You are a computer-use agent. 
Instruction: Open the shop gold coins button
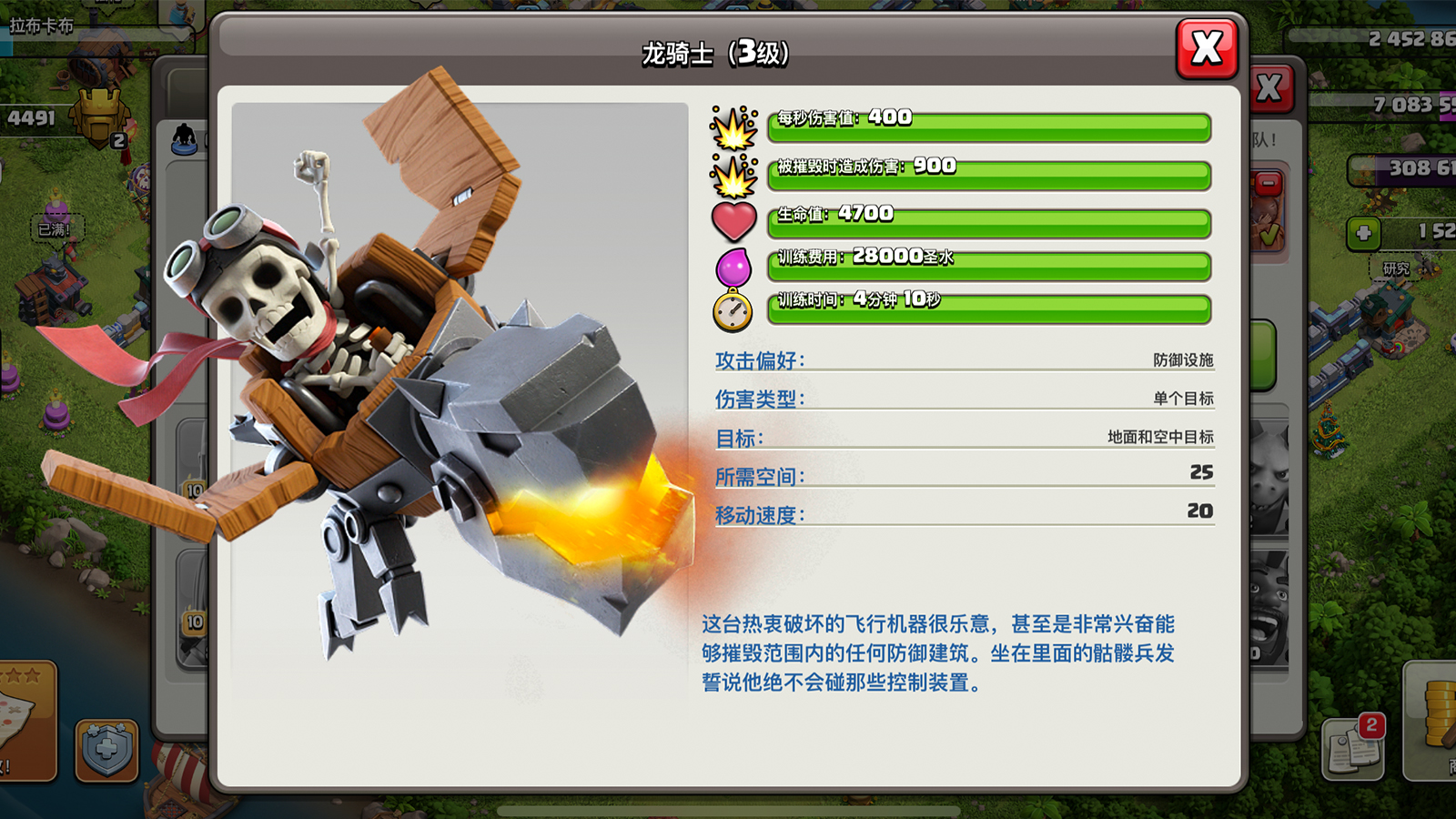coord(1434,721)
